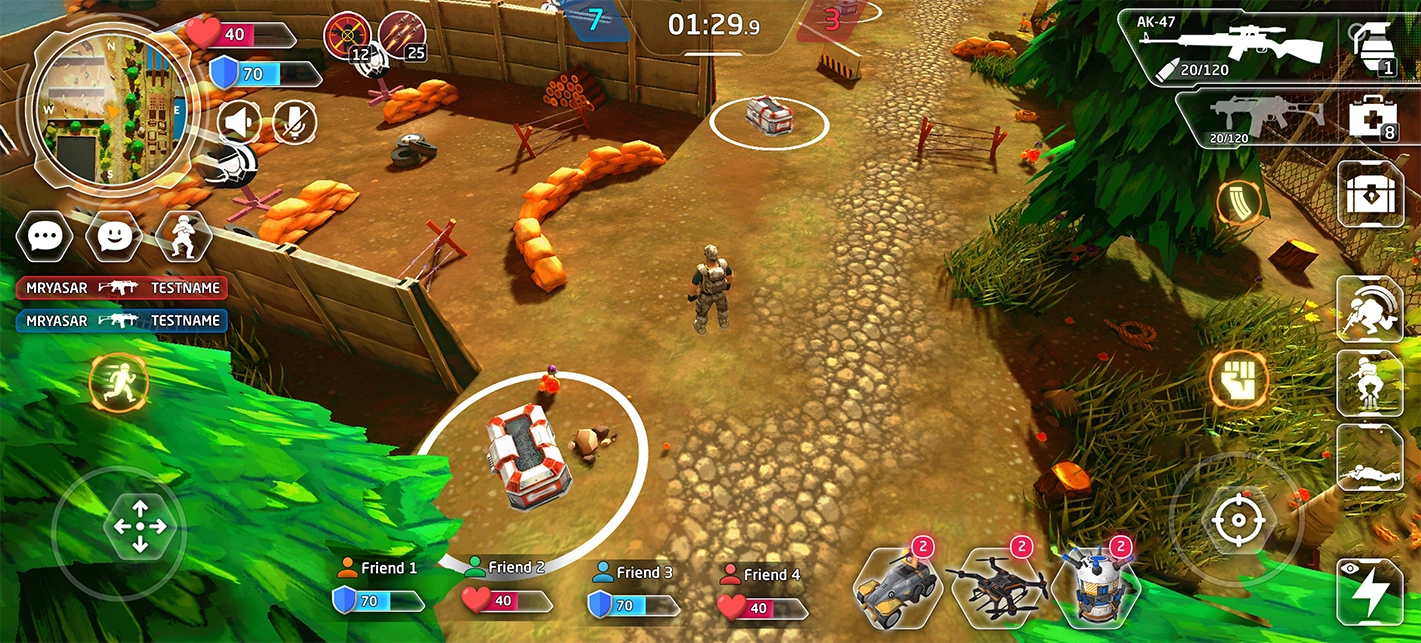Image resolution: width=1421 pixels, height=643 pixels.
Task: Activate the fist melee attack
Action: (1239, 381)
